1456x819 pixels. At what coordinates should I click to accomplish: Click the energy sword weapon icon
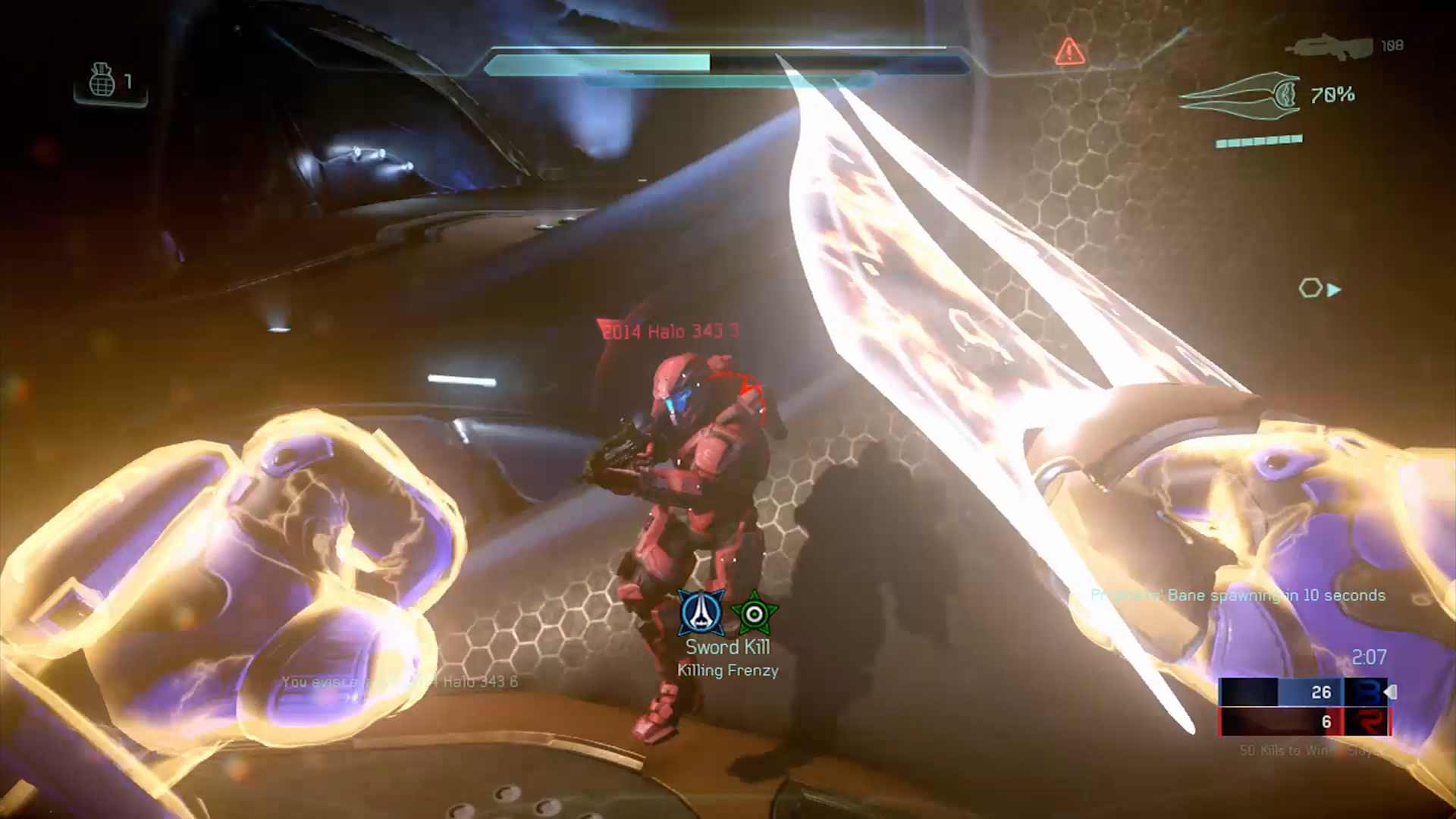coord(1239,95)
